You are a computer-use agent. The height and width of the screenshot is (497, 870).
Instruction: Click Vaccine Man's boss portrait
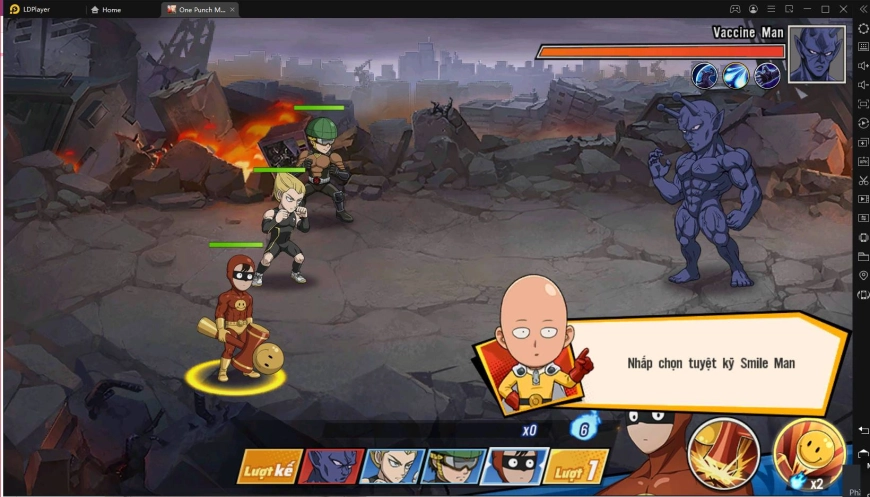pos(816,54)
